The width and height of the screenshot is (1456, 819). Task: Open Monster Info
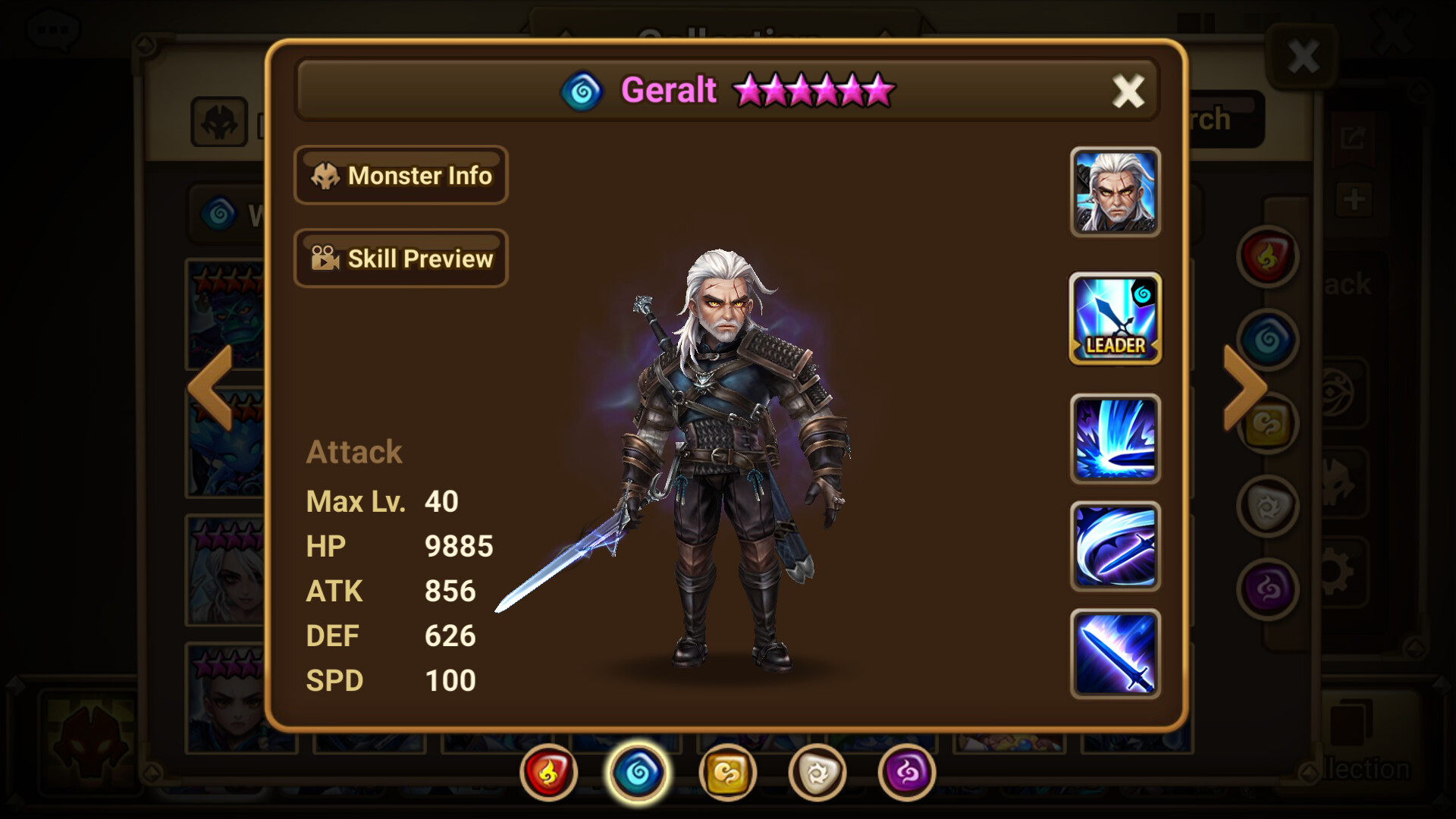pyautogui.click(x=401, y=176)
